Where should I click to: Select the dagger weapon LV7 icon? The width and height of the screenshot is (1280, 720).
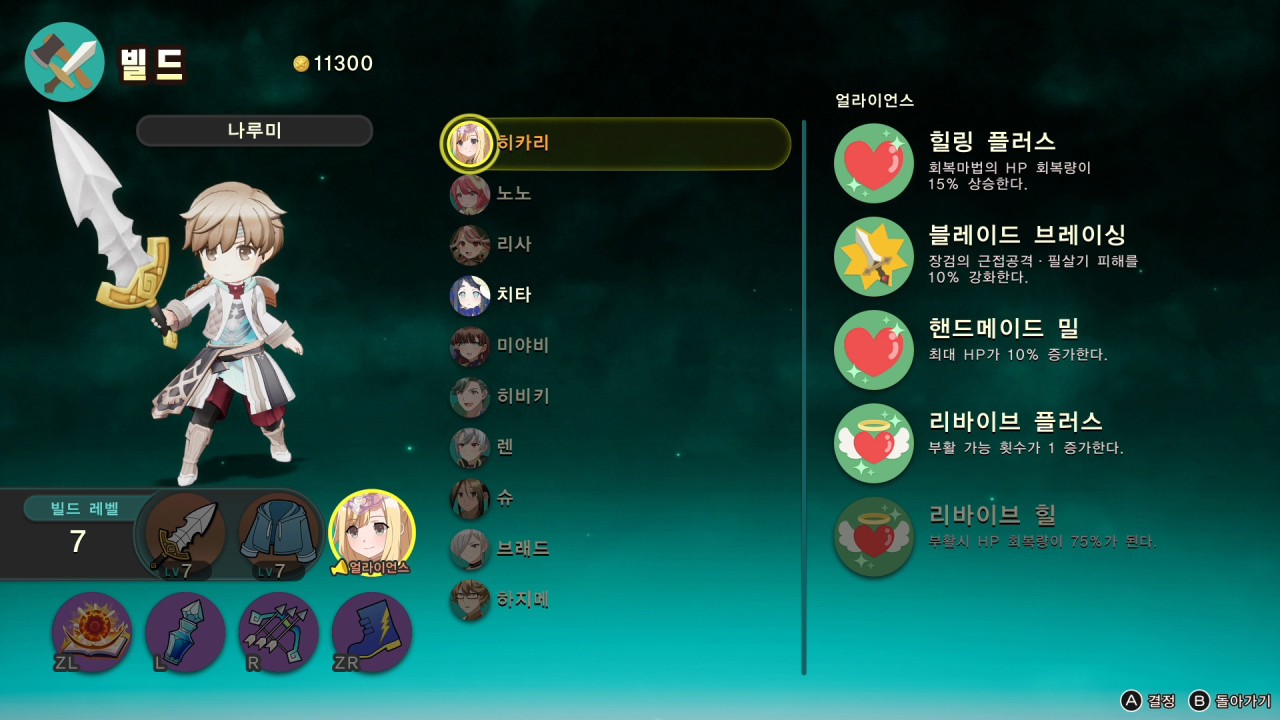point(183,530)
